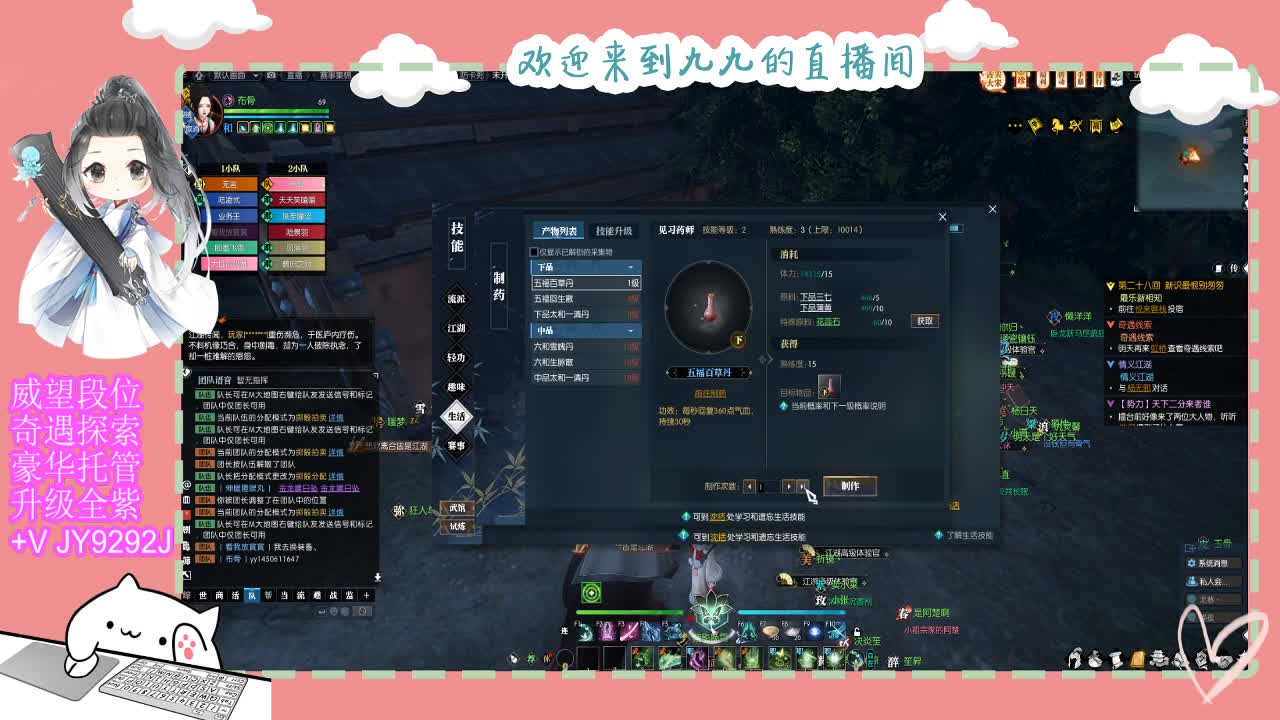Select the F4 purple spear skill icon
Screen dimensions: 1280x720
[x=648, y=632]
